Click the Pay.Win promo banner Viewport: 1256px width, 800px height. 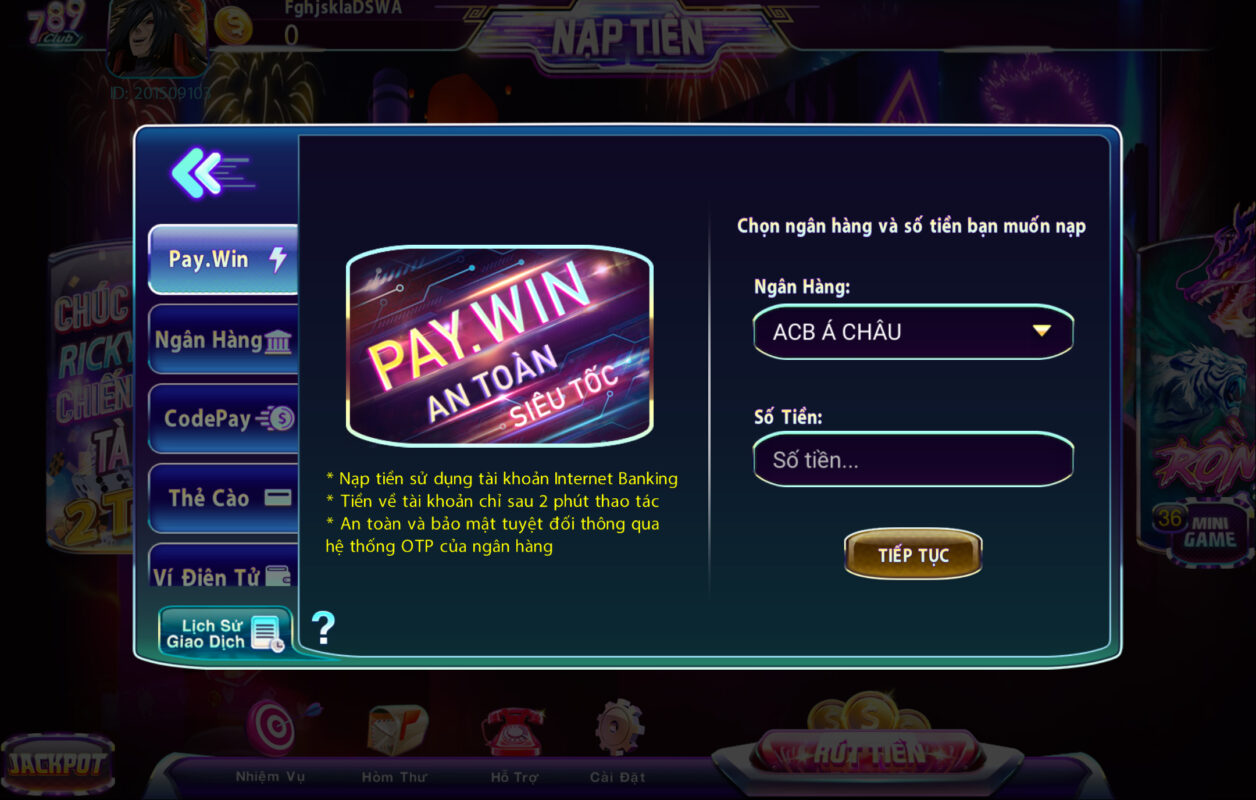tap(499, 345)
